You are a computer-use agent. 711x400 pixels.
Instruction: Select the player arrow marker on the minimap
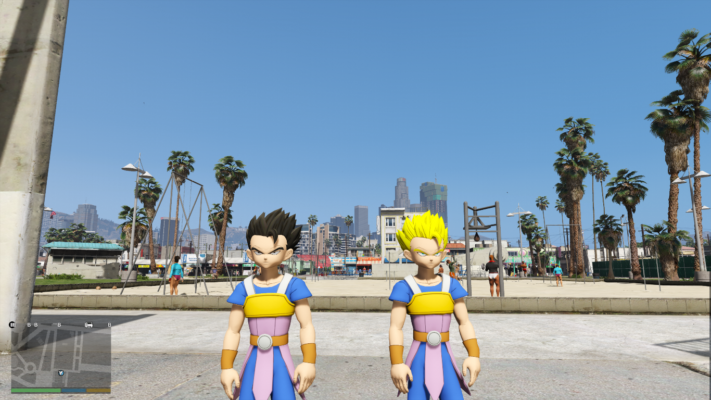click(x=60, y=373)
